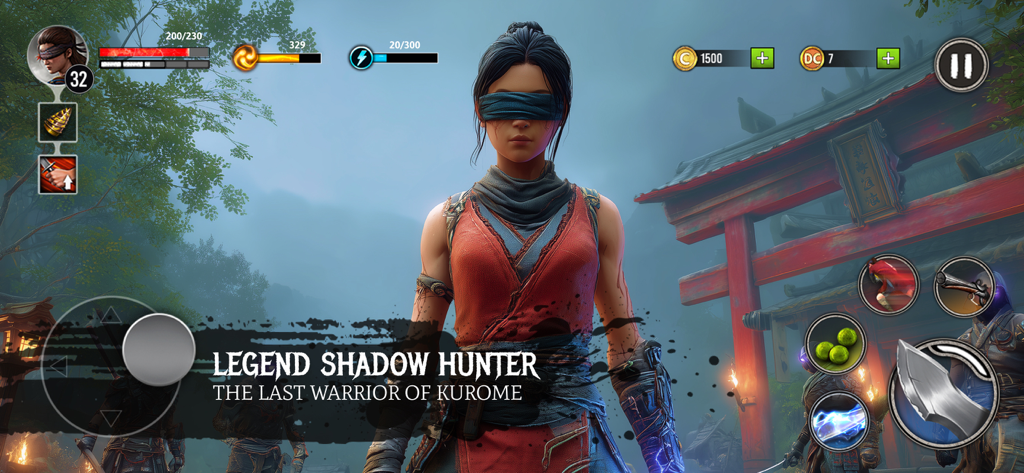
Task: Tap the red weapon upgrade arrow icon
Action: (x=58, y=174)
